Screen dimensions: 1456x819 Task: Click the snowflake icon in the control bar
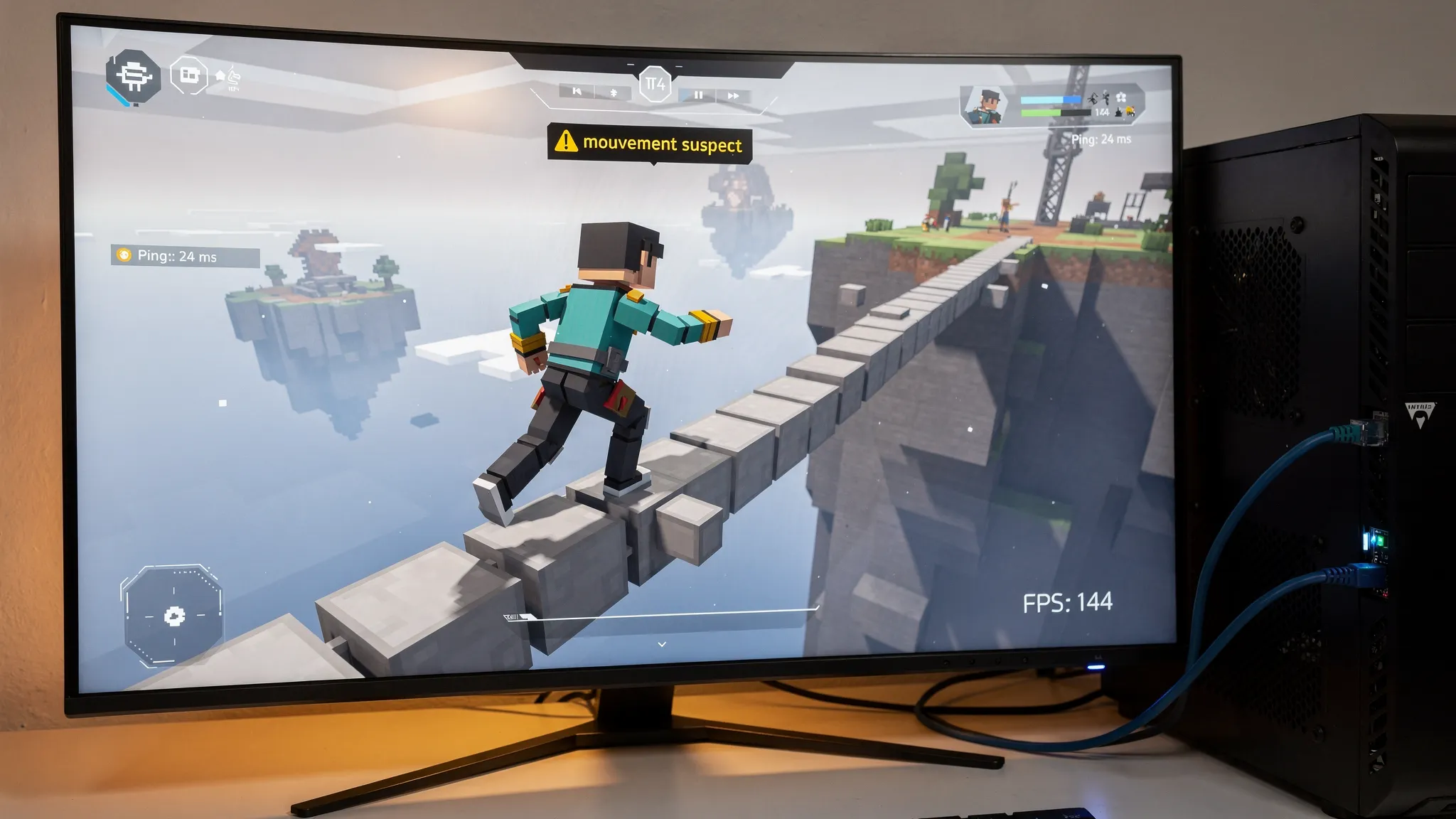pyautogui.click(x=614, y=93)
